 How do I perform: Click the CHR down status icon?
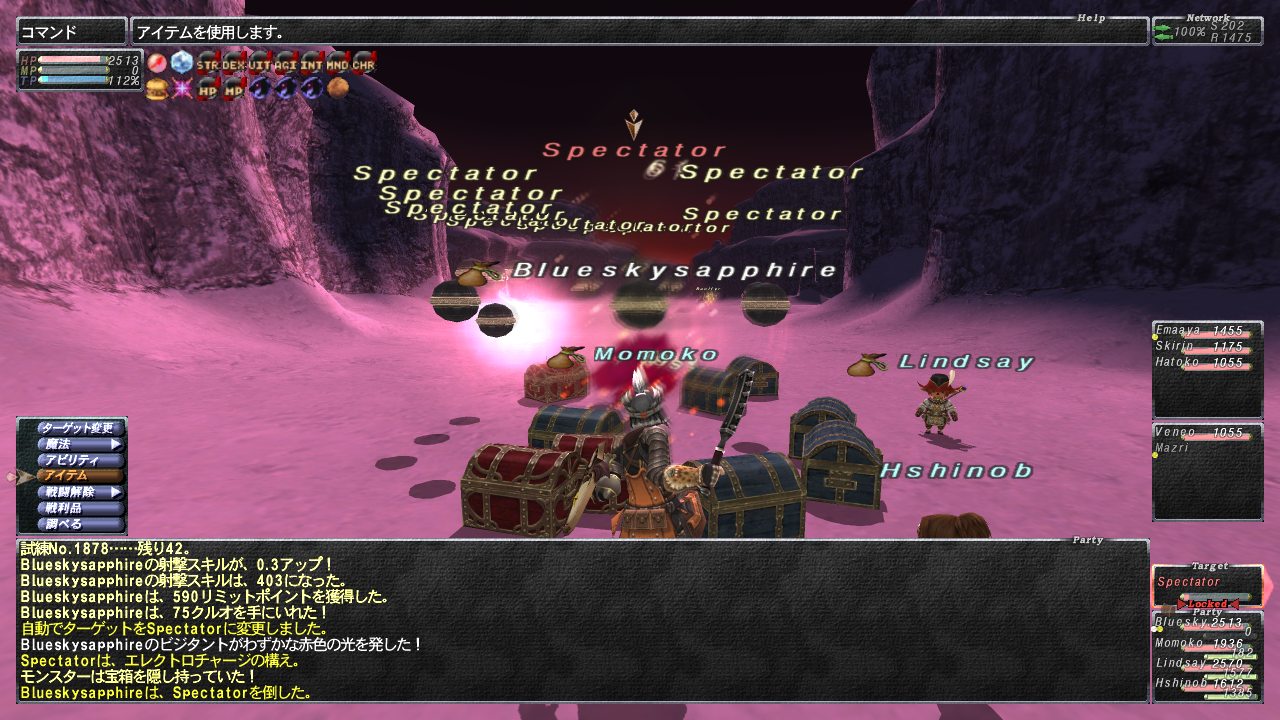coord(364,63)
